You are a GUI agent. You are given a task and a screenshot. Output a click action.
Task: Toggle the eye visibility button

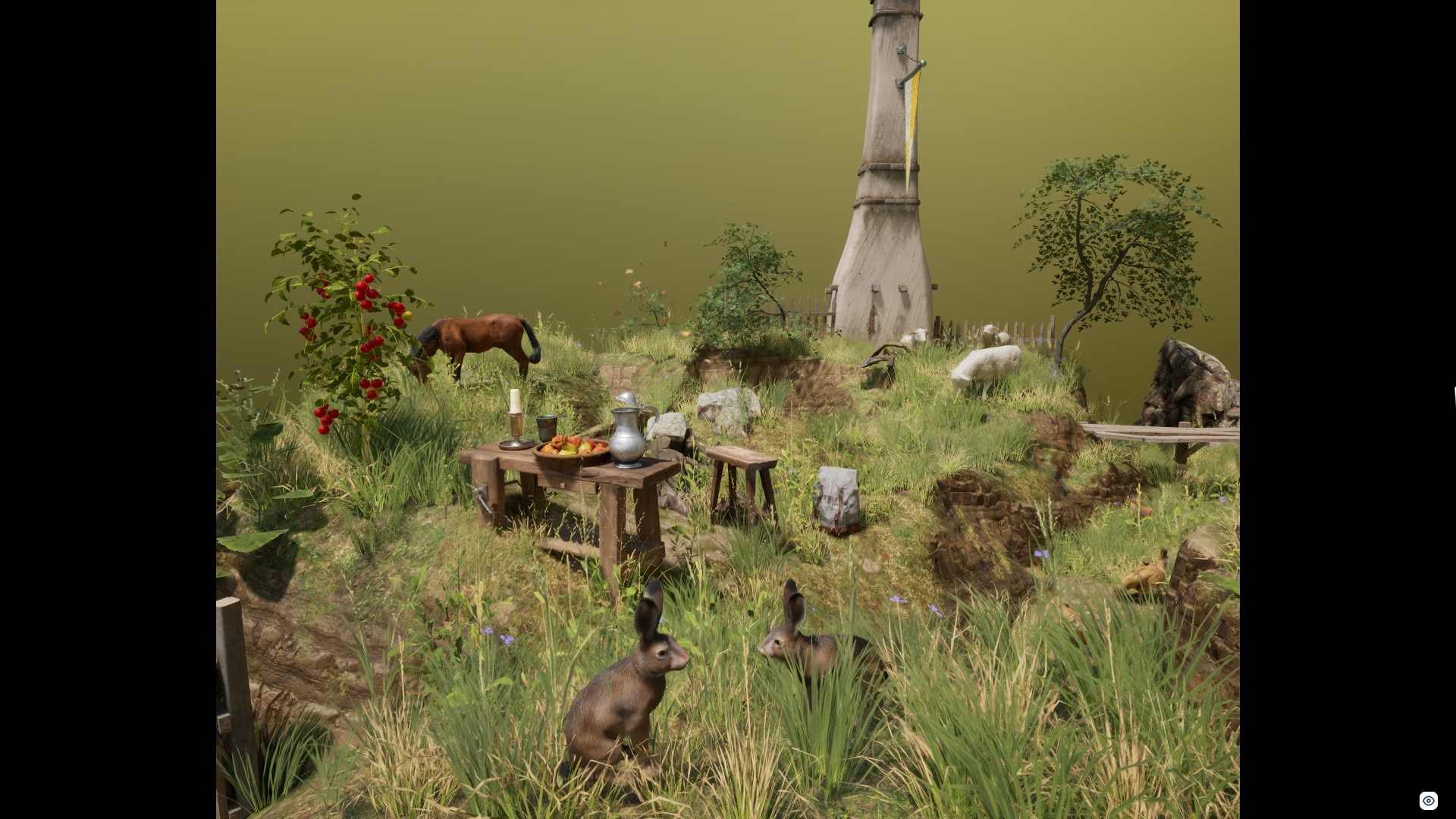[1428, 801]
